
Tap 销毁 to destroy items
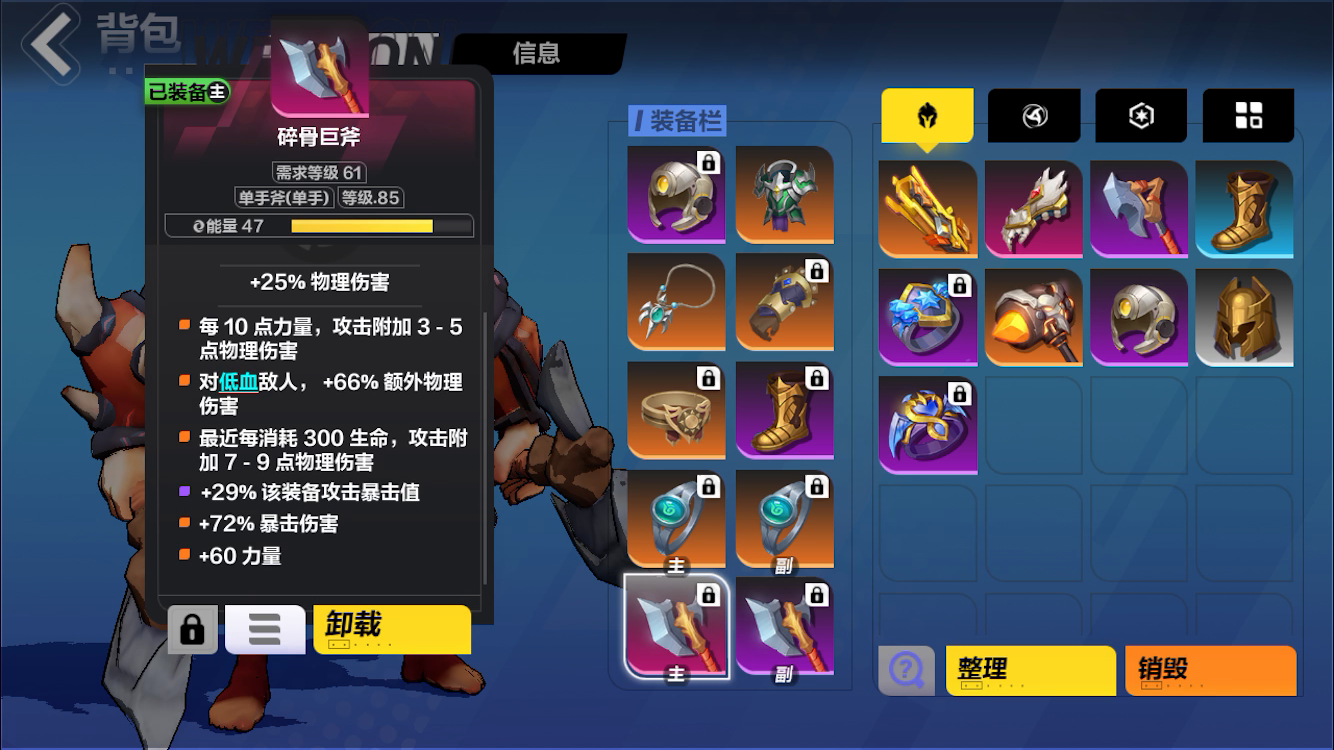click(x=1210, y=670)
